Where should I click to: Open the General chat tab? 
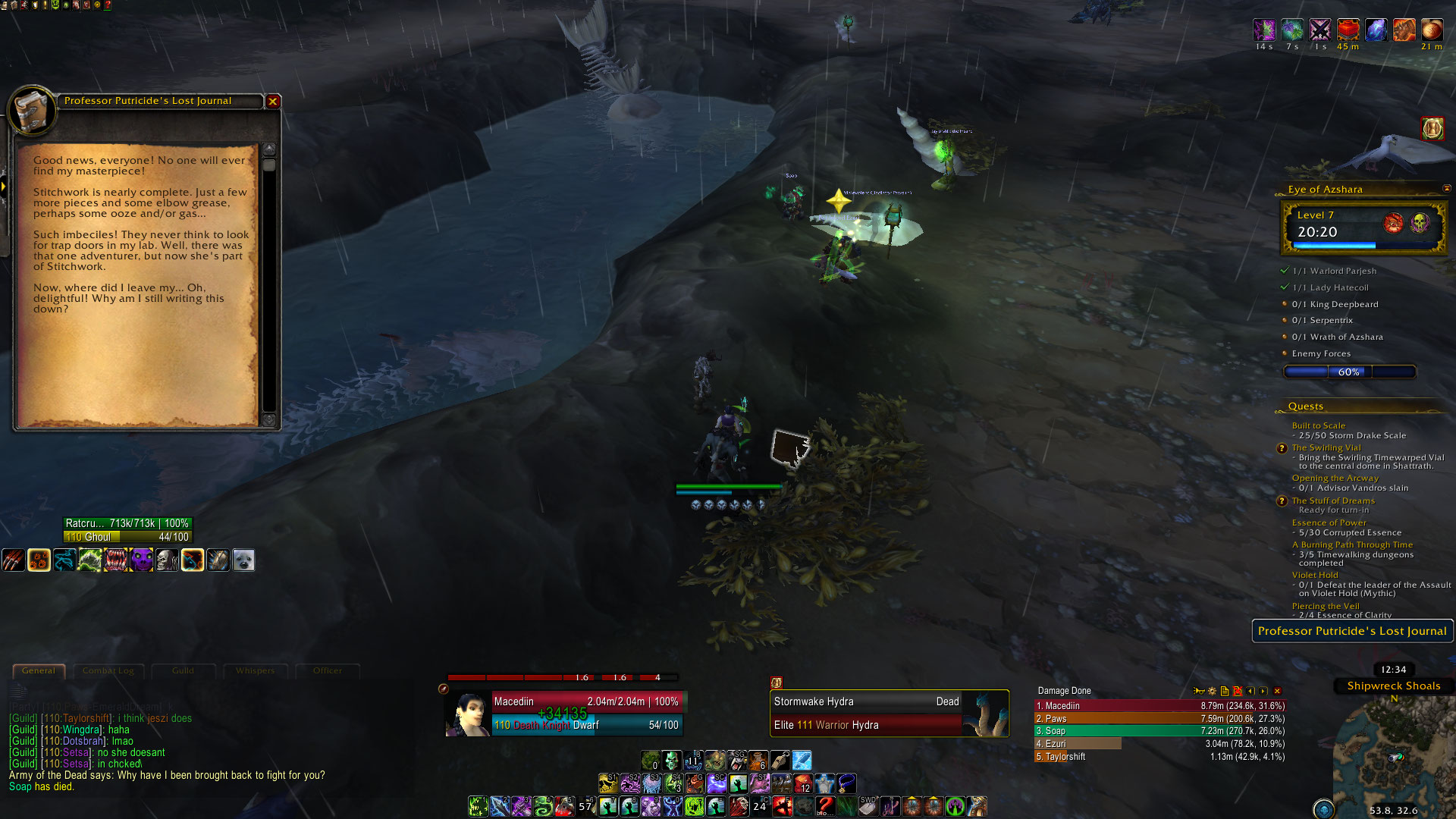(x=39, y=671)
